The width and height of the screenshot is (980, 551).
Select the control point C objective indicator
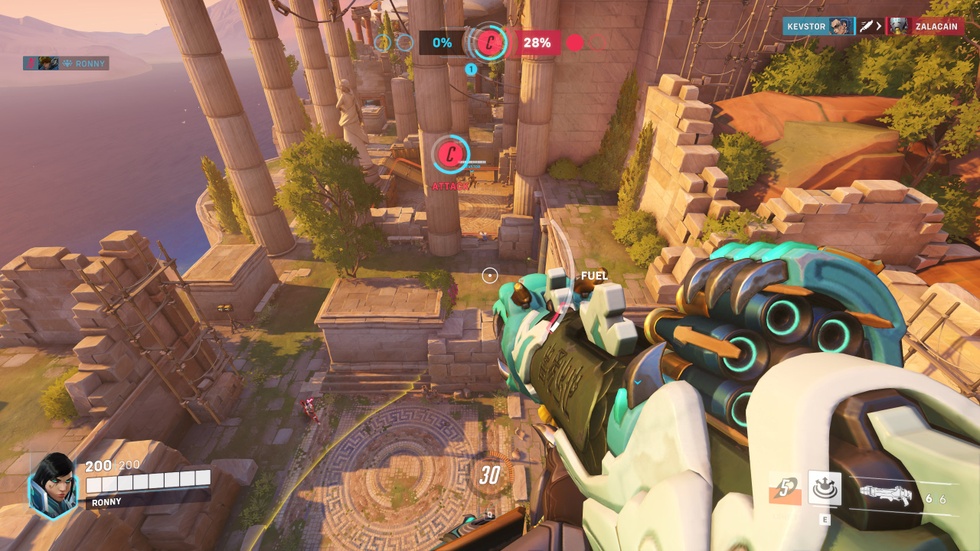(488, 42)
